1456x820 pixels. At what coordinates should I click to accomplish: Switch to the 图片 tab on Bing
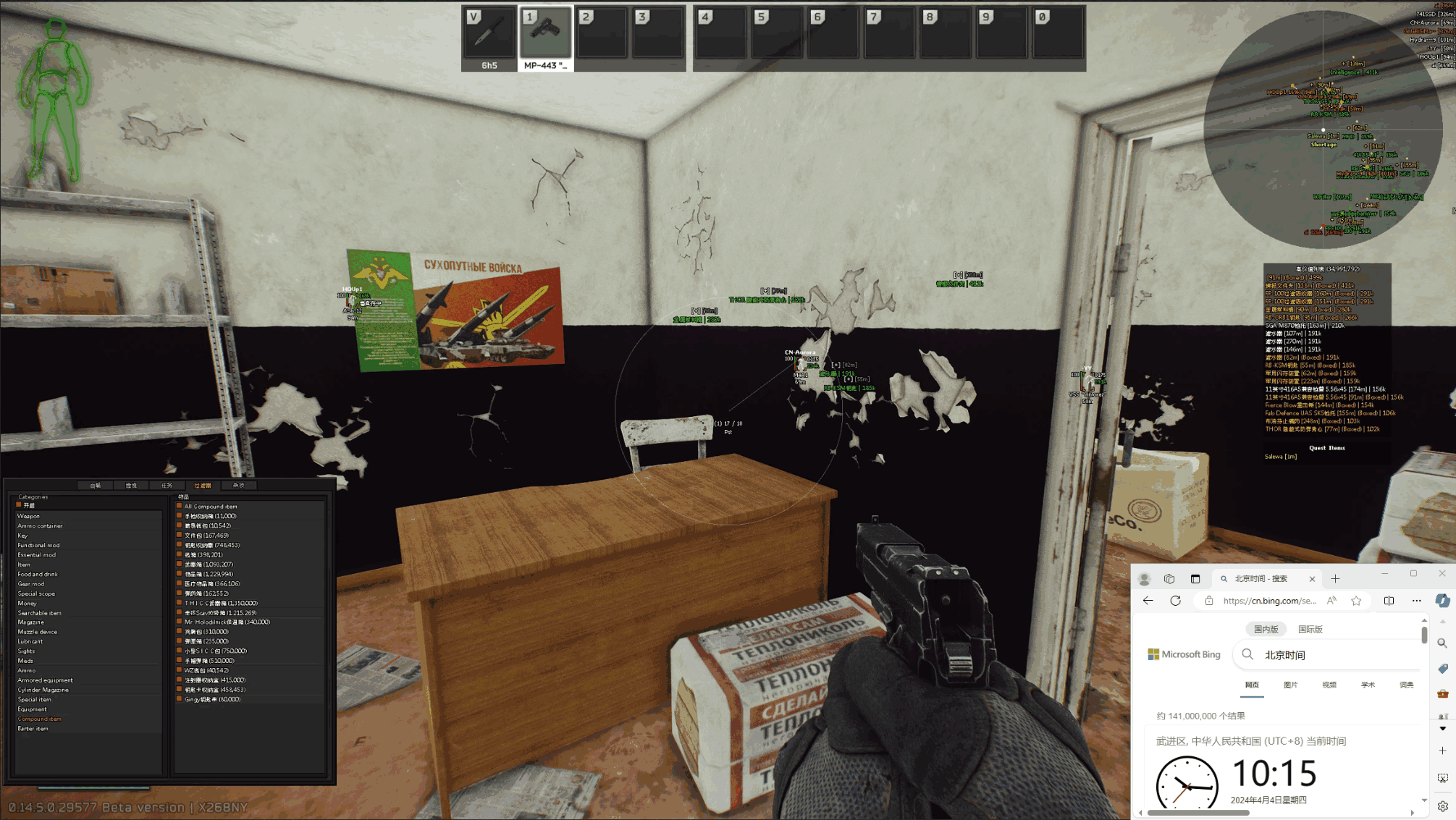[1291, 685]
